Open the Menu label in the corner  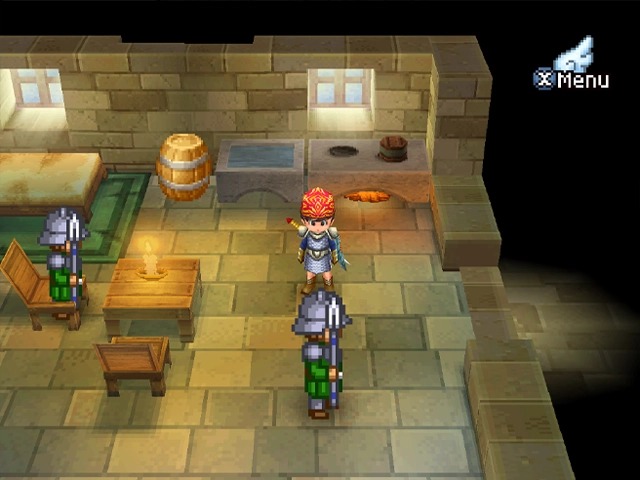pos(572,79)
